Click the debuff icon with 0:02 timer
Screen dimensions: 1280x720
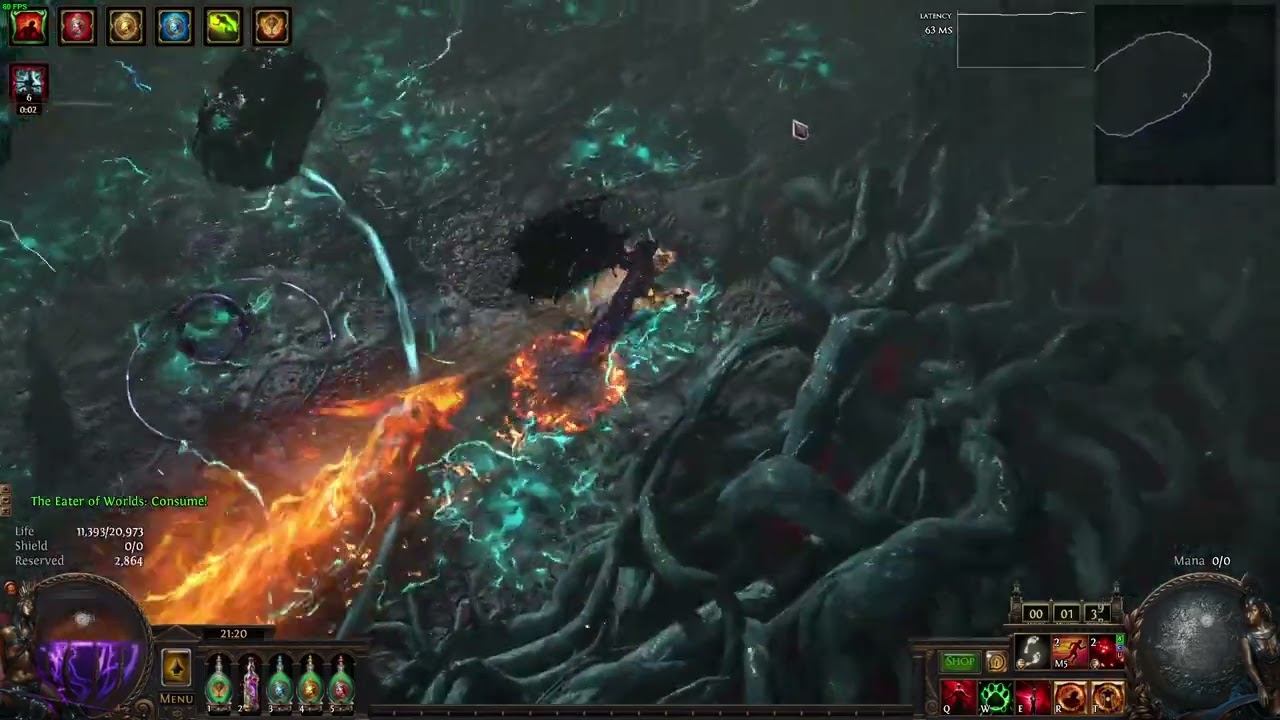[29, 86]
